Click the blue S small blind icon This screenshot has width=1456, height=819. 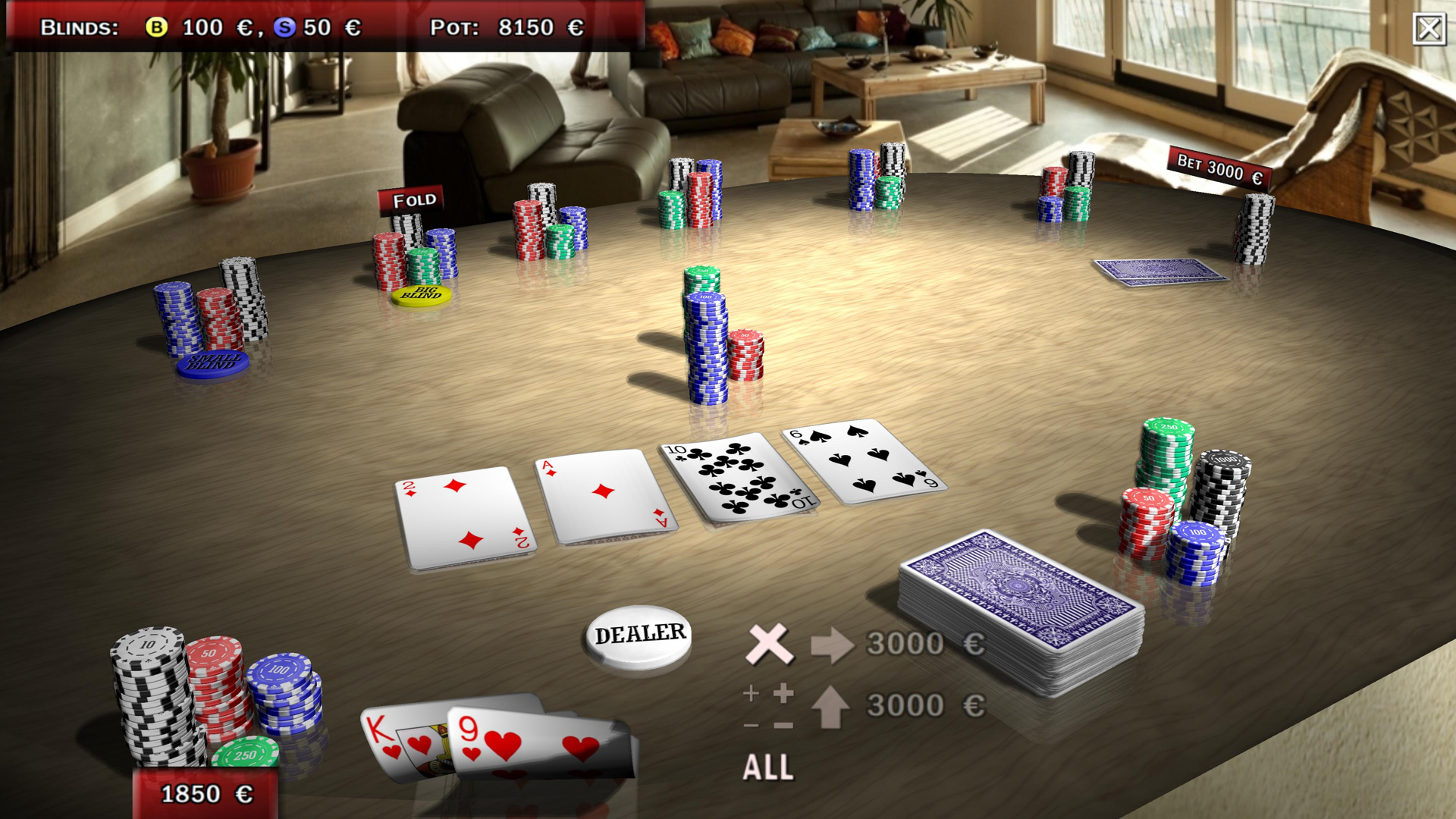286,27
